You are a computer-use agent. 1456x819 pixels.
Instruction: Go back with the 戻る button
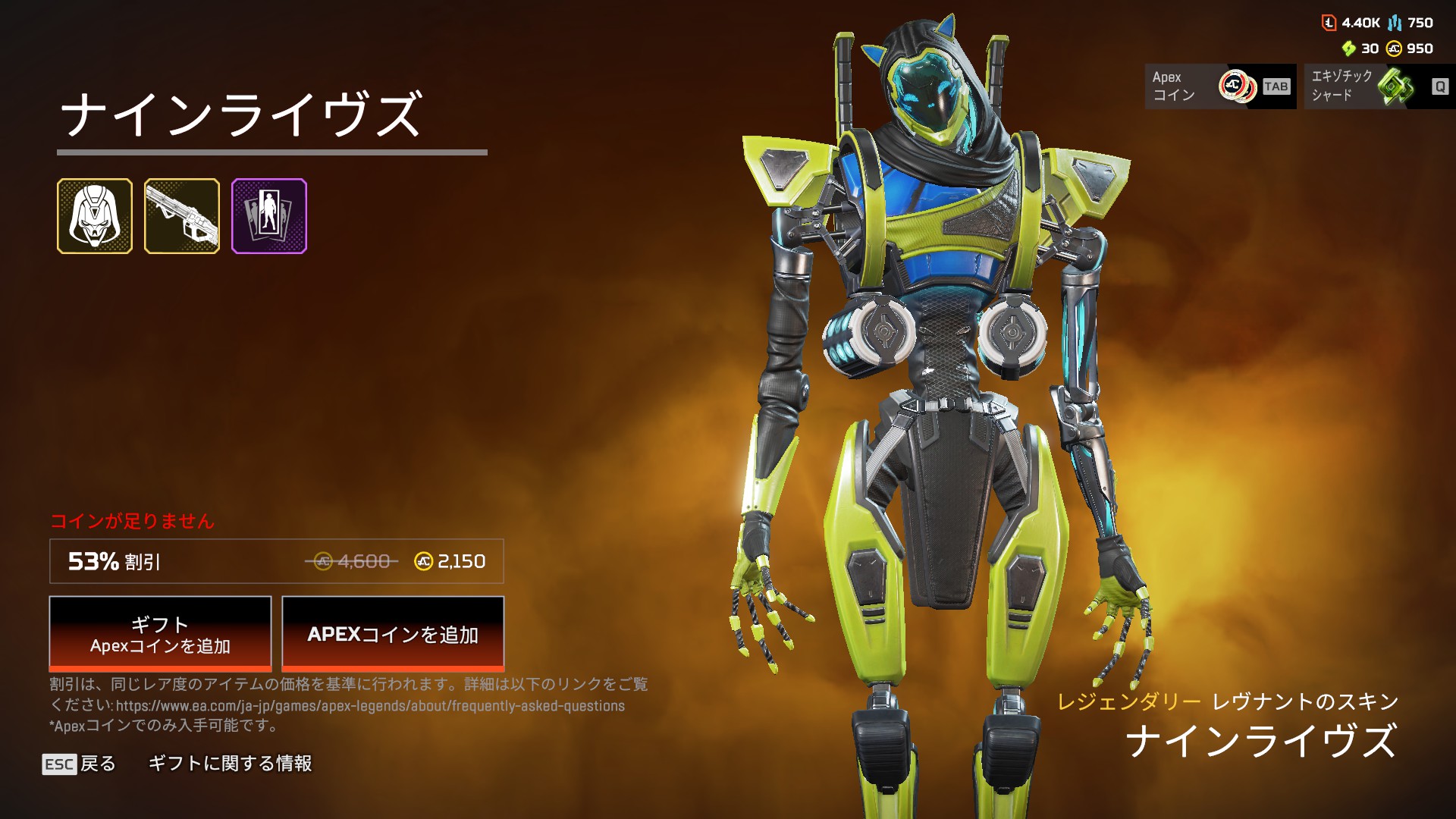pos(80,764)
